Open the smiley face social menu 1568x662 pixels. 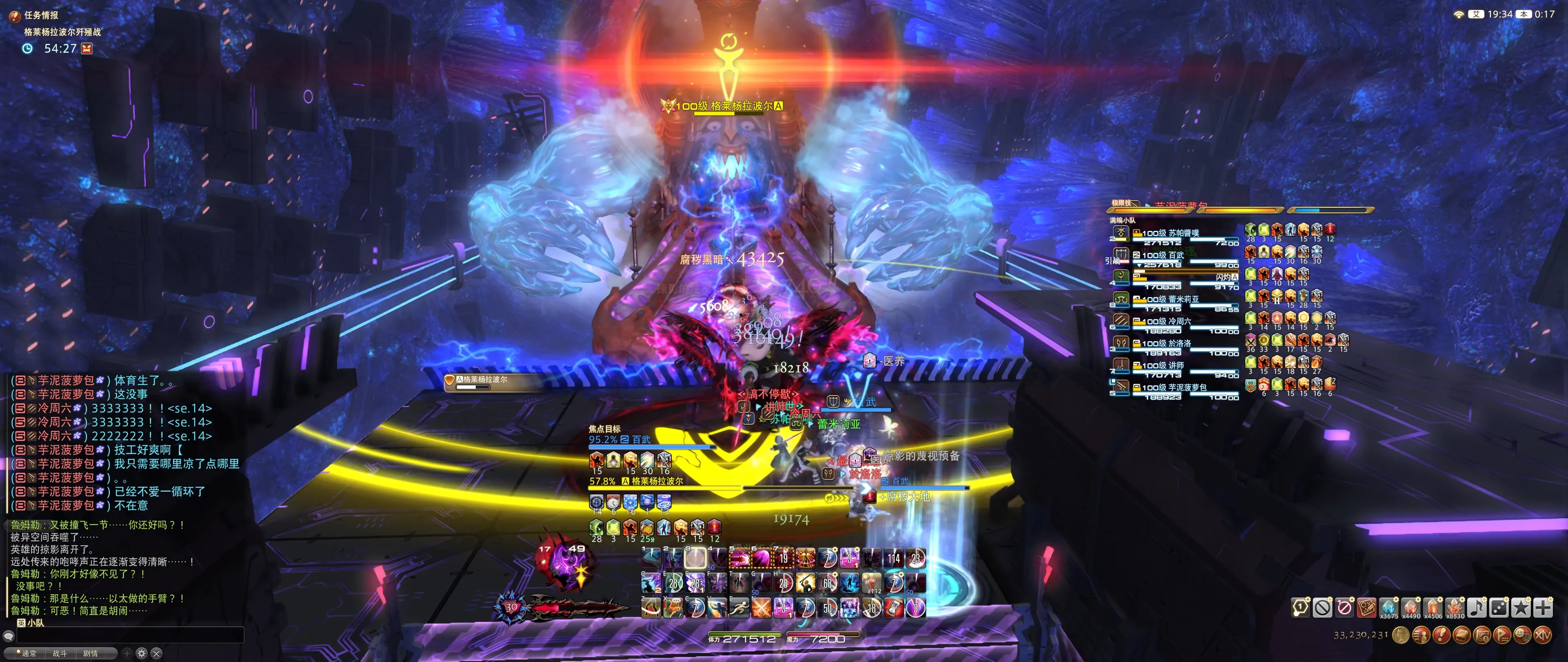(1522, 636)
